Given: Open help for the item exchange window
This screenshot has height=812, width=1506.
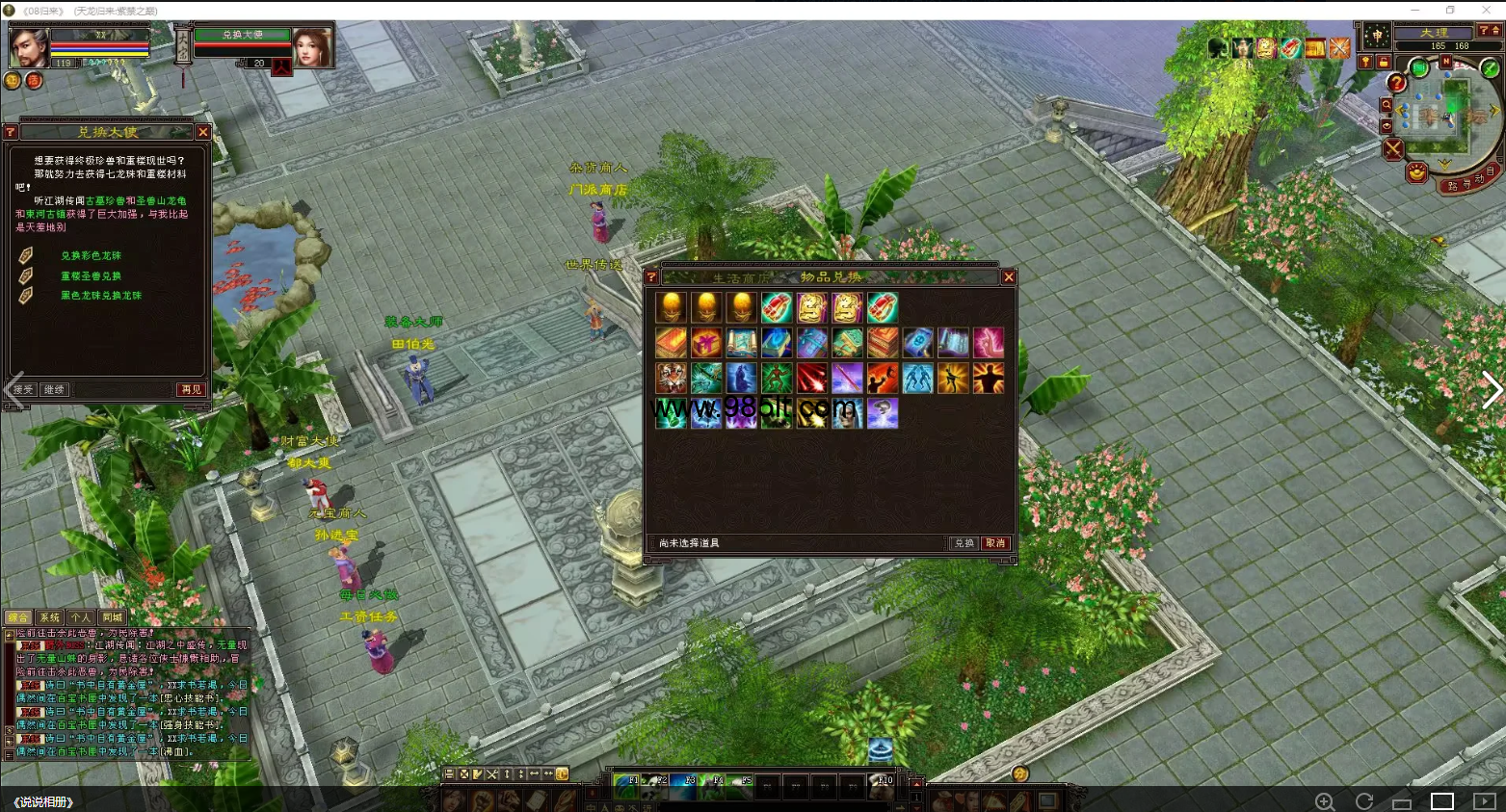Looking at the screenshot, I should coord(651,277).
